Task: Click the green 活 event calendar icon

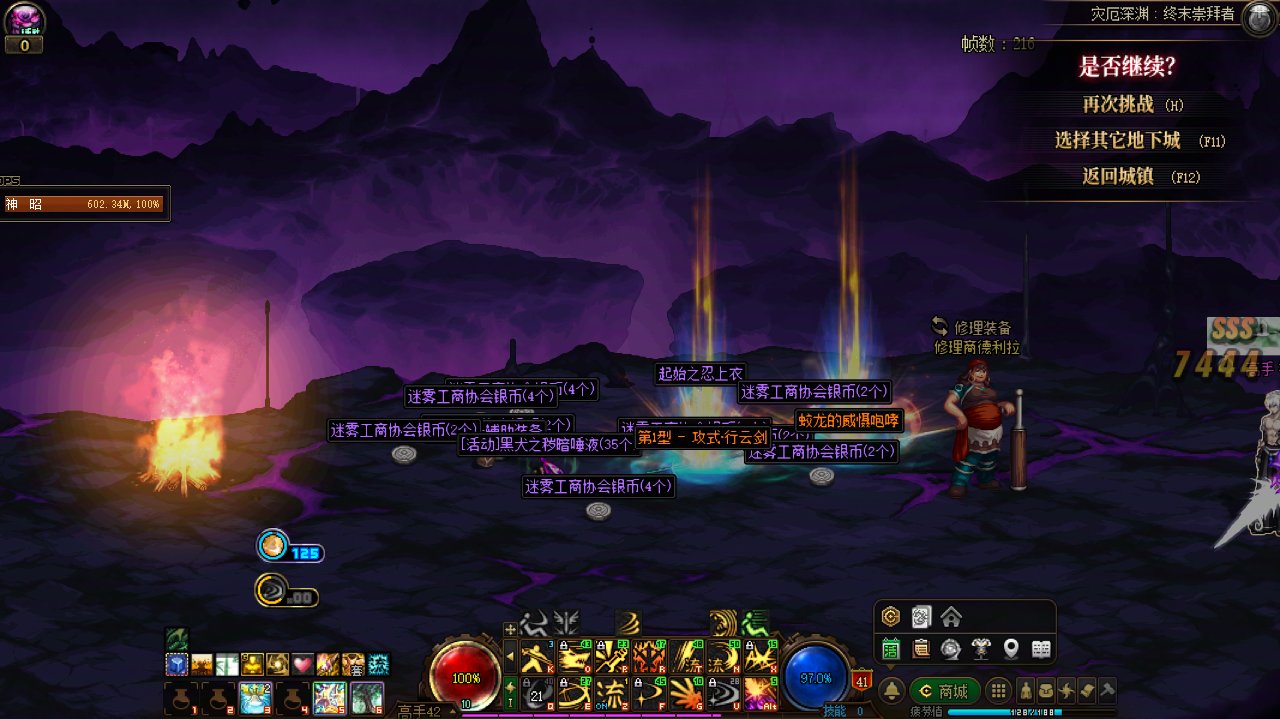Action: point(890,649)
